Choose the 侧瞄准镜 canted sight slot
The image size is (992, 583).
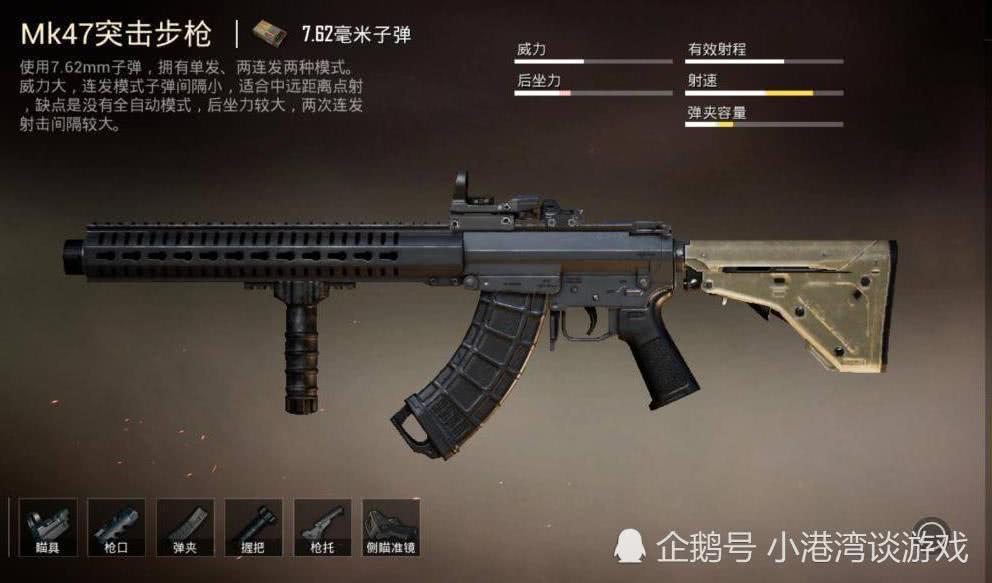coord(391,527)
